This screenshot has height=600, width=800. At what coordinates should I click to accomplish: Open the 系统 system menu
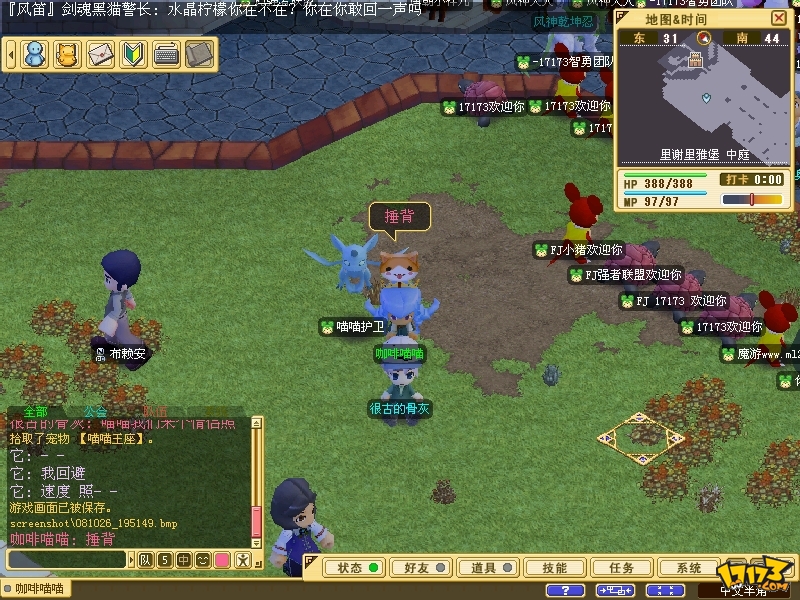click(x=689, y=568)
